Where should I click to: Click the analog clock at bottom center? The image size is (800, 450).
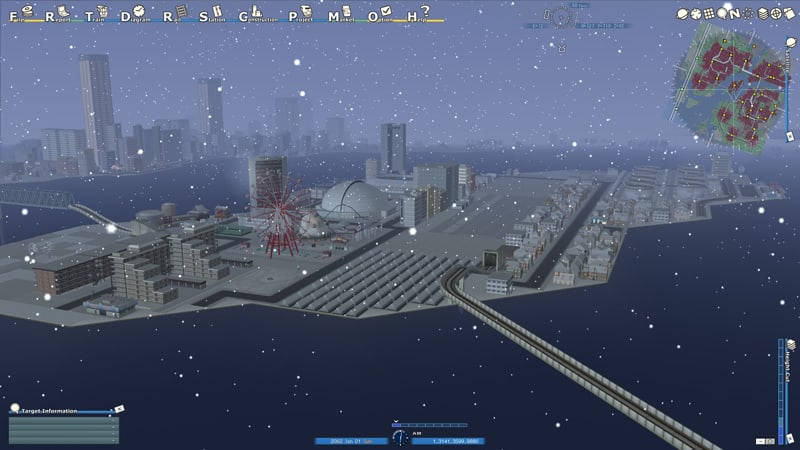click(x=400, y=438)
